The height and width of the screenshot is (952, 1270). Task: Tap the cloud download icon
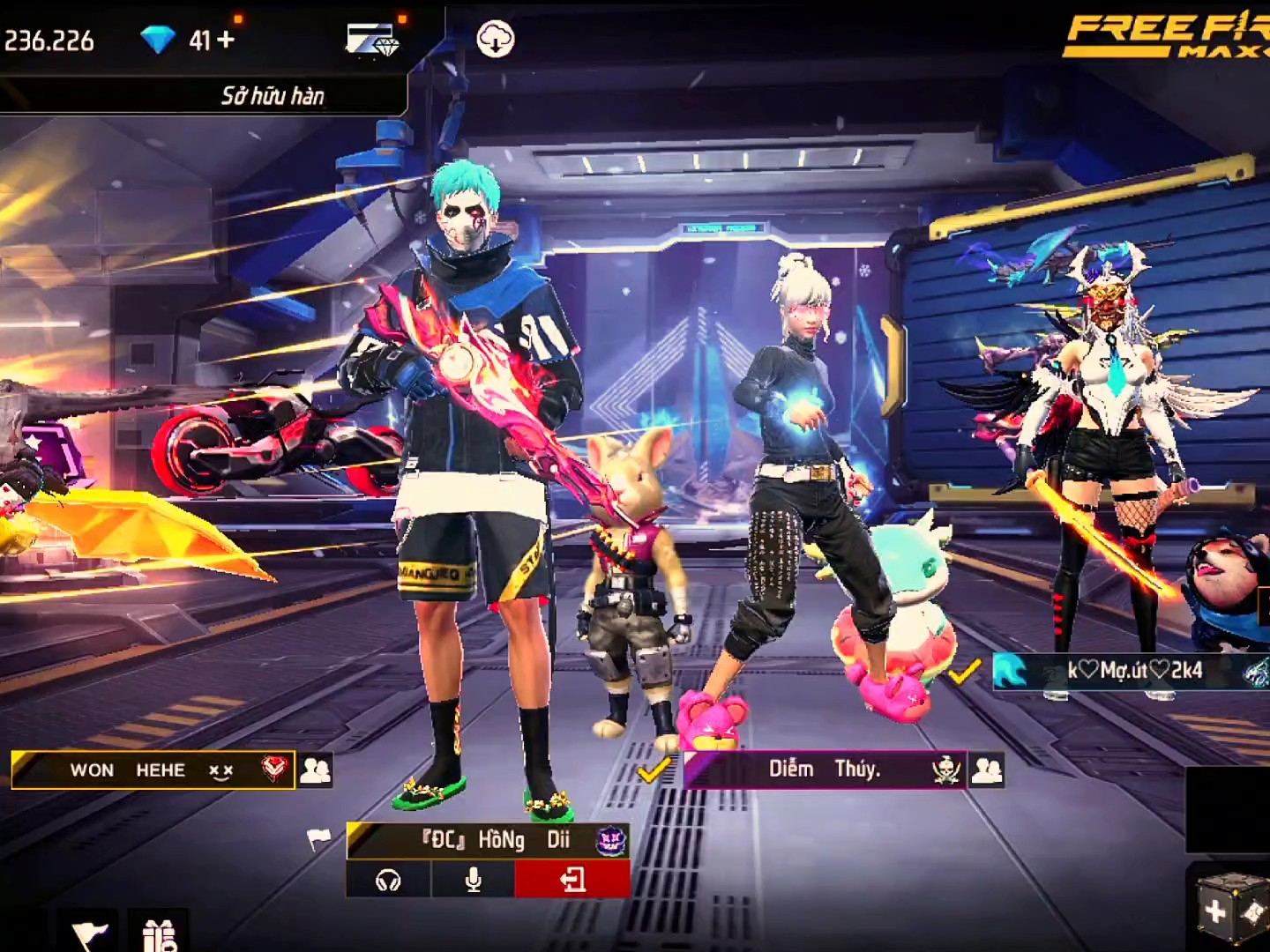[495, 40]
